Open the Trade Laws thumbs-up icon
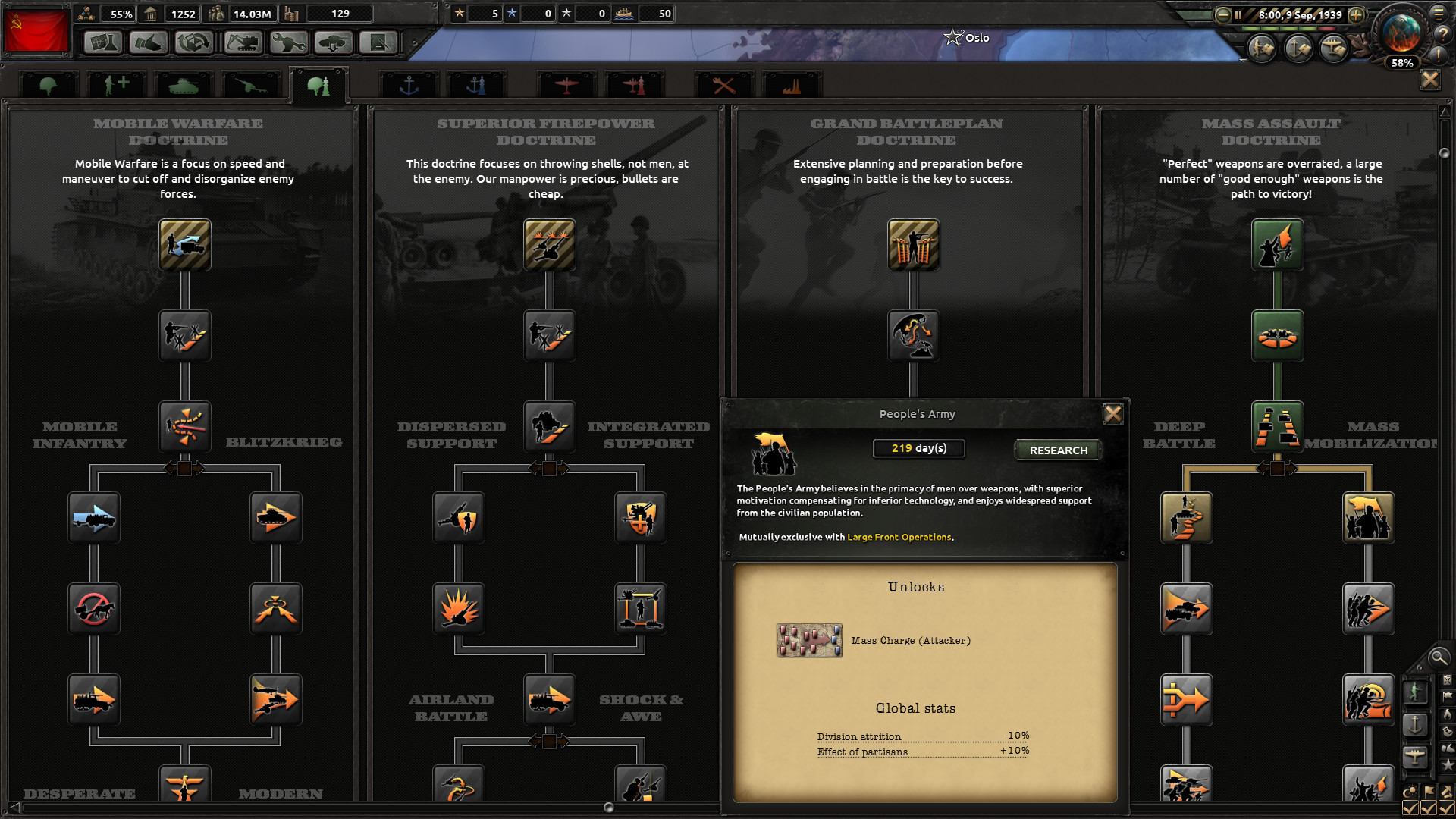 [x=149, y=42]
